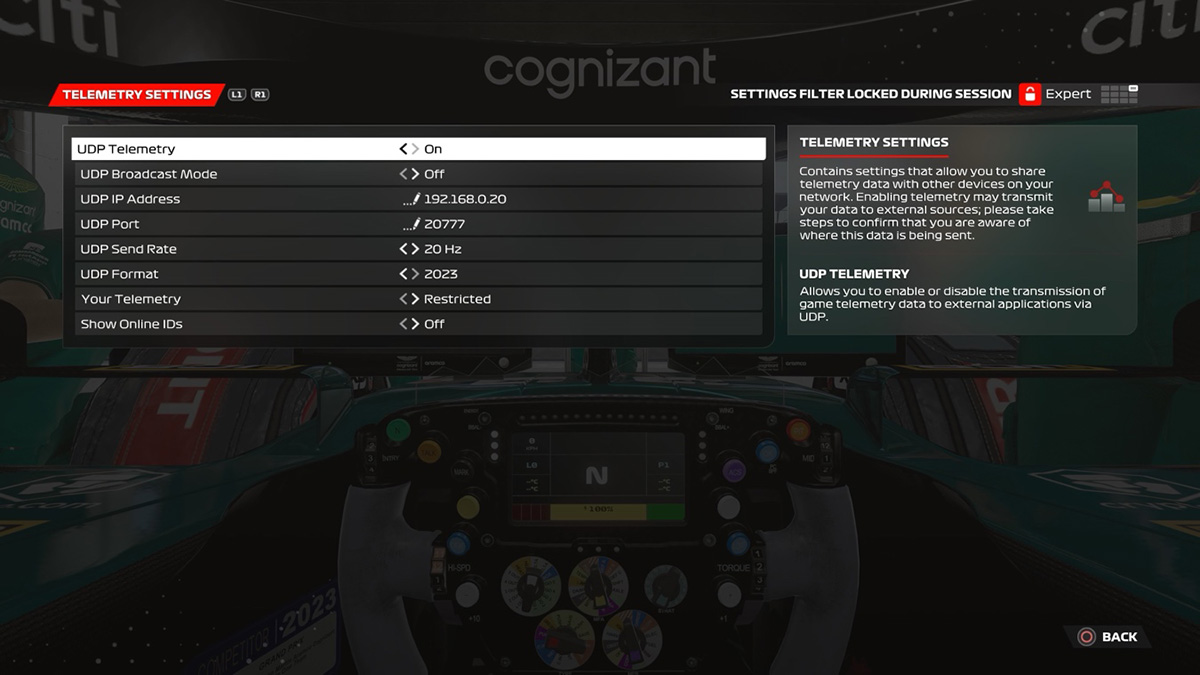
Task: Click right arrow beside Your Telemetry Restricted
Action: 415,299
